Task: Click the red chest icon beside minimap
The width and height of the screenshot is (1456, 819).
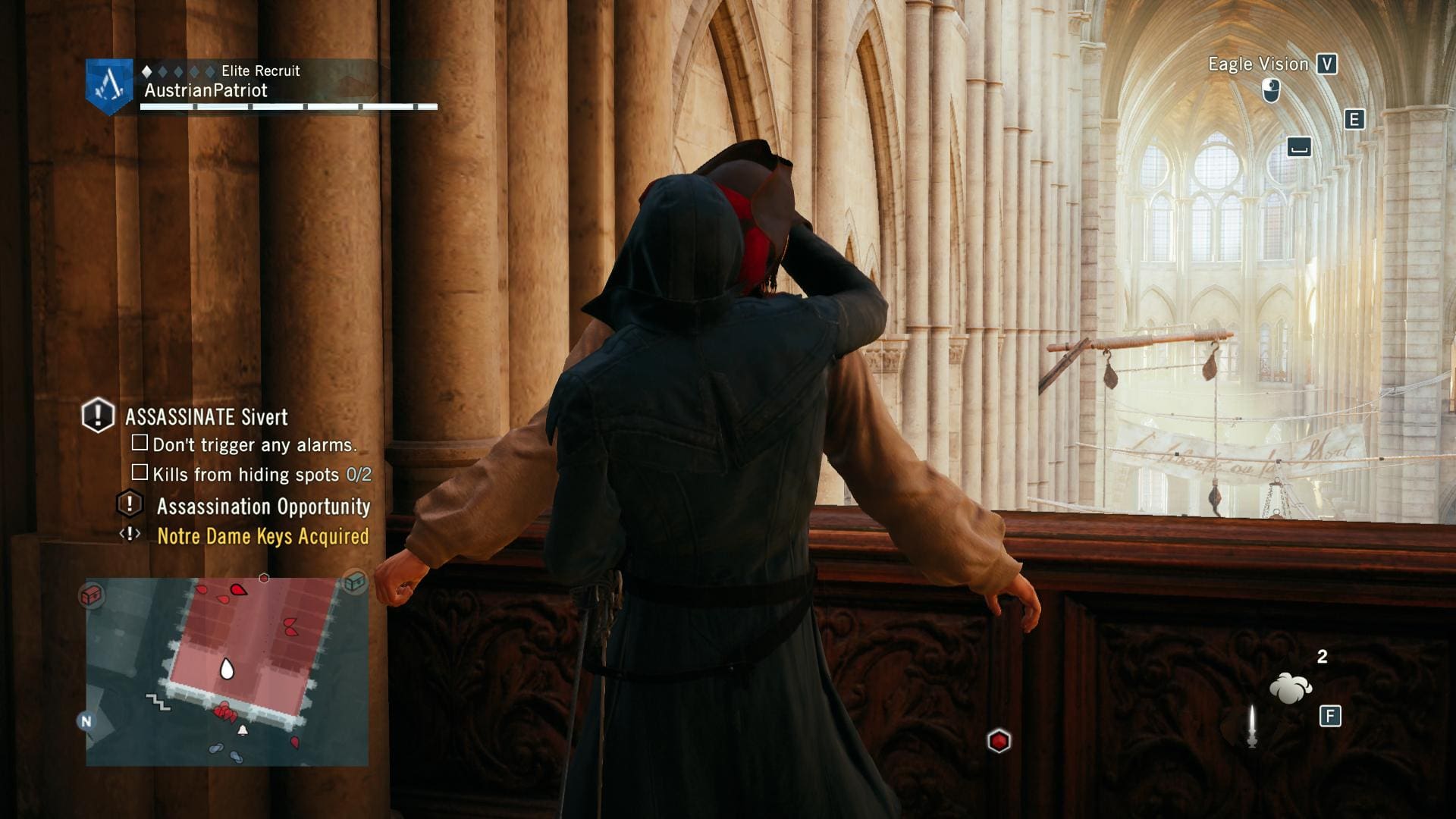Action: 91,595
